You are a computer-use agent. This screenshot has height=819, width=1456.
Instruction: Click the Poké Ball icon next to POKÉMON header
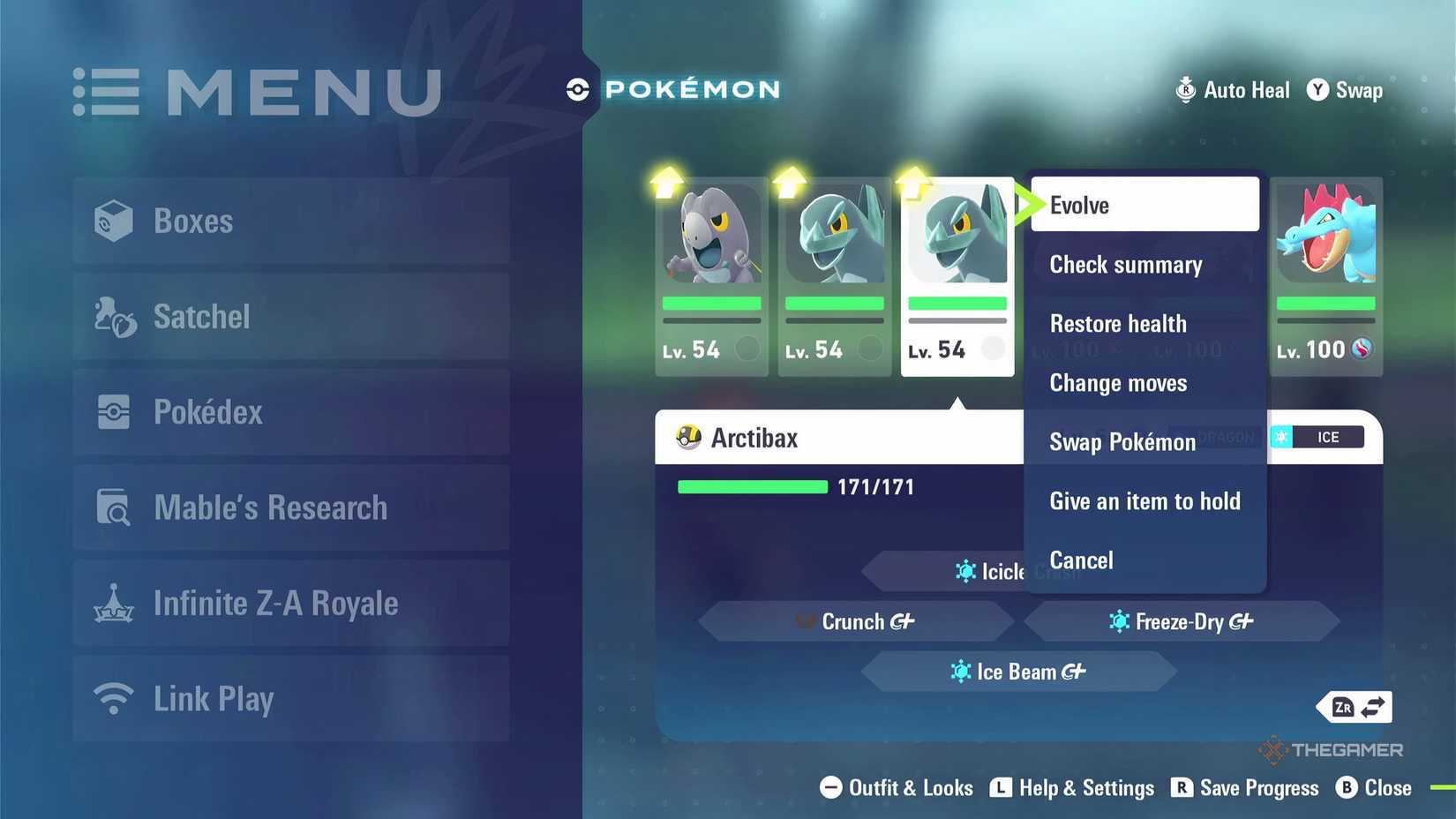point(578,88)
